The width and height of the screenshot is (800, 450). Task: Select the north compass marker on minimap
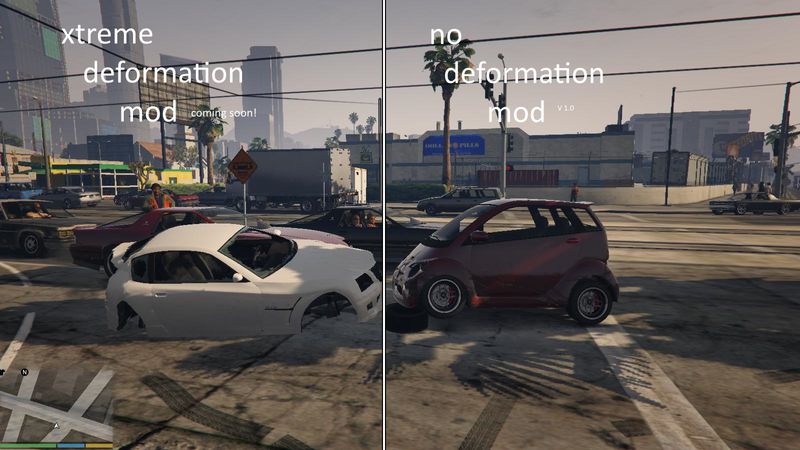24,372
